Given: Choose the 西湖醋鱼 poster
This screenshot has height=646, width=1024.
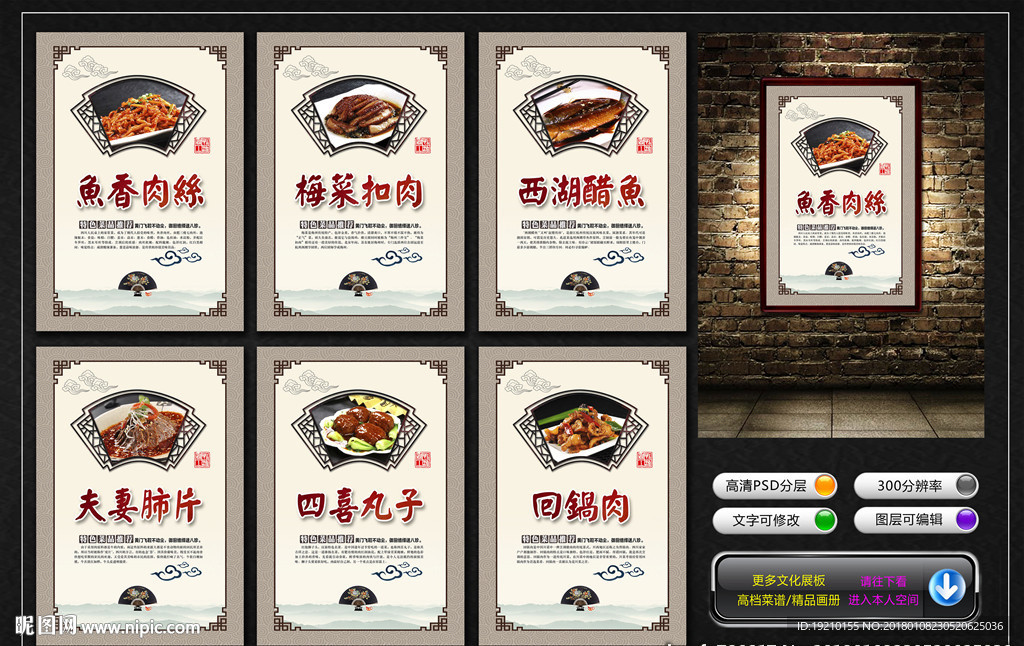Looking at the screenshot, I should point(582,181).
